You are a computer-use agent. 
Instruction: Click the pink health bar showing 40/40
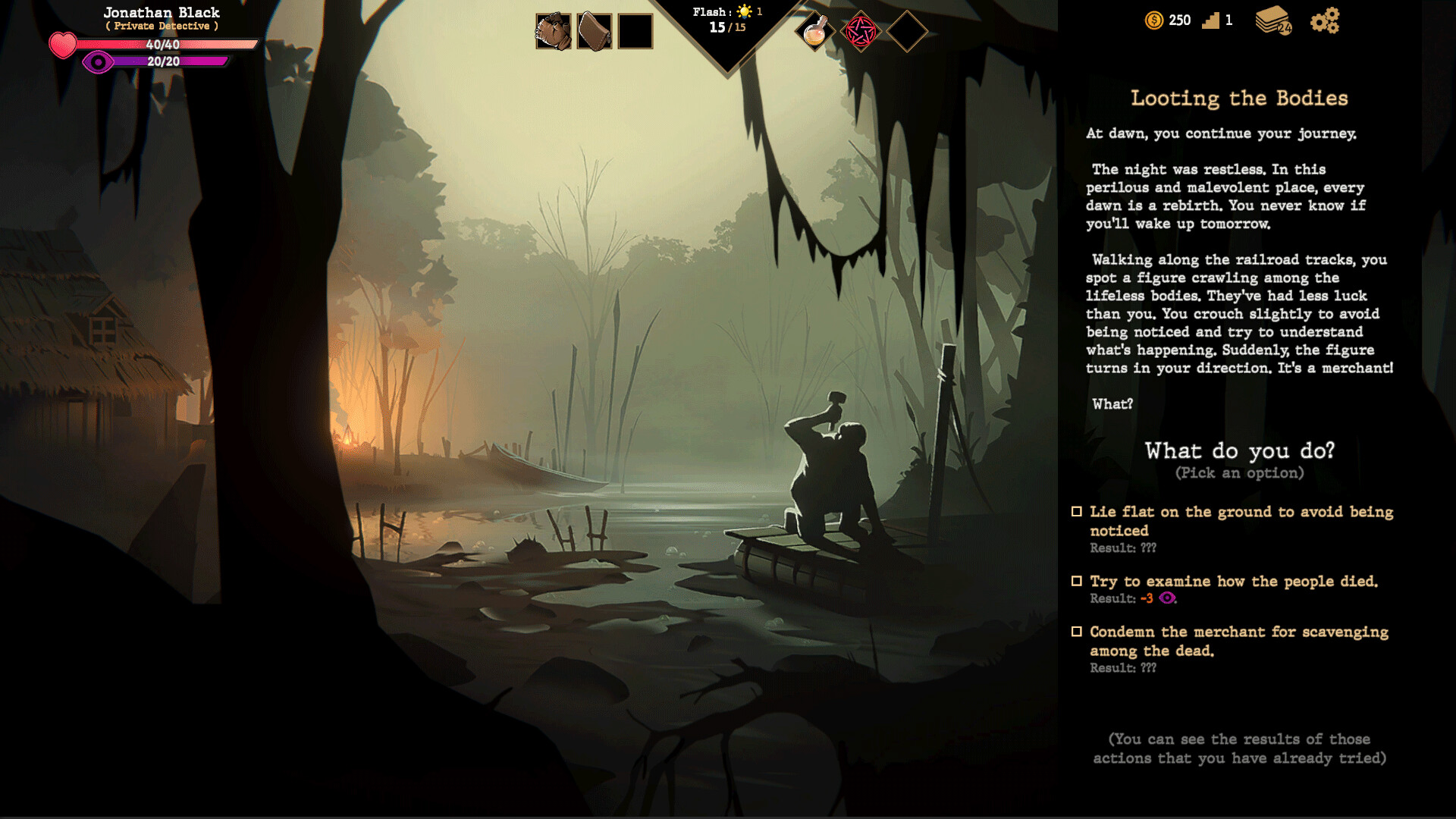163,45
